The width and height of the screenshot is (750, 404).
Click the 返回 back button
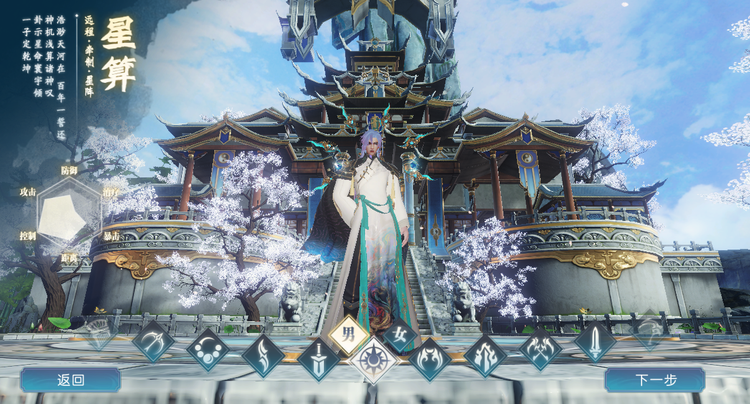(70, 380)
